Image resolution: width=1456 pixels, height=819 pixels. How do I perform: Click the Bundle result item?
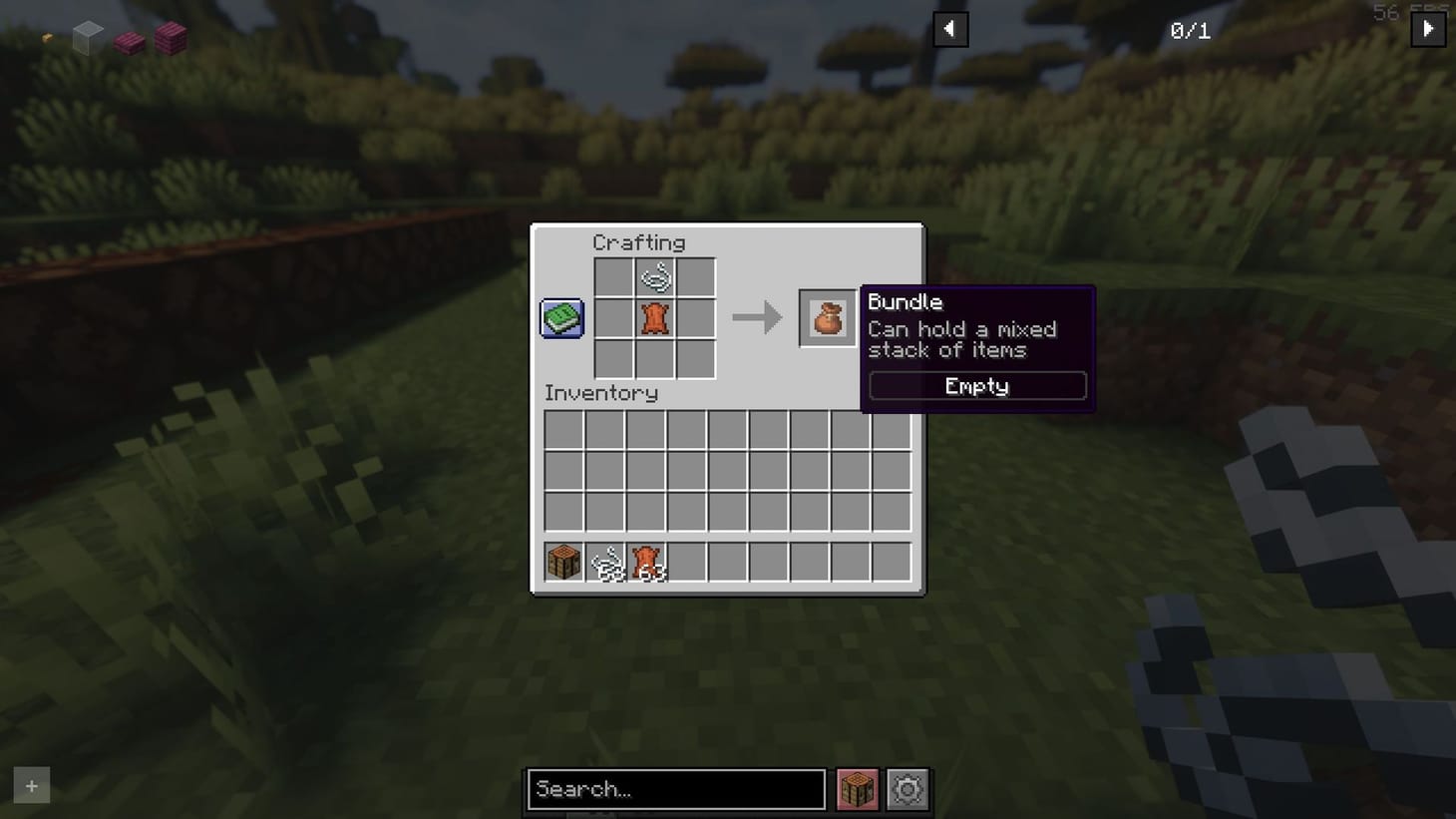pyautogui.click(x=827, y=317)
